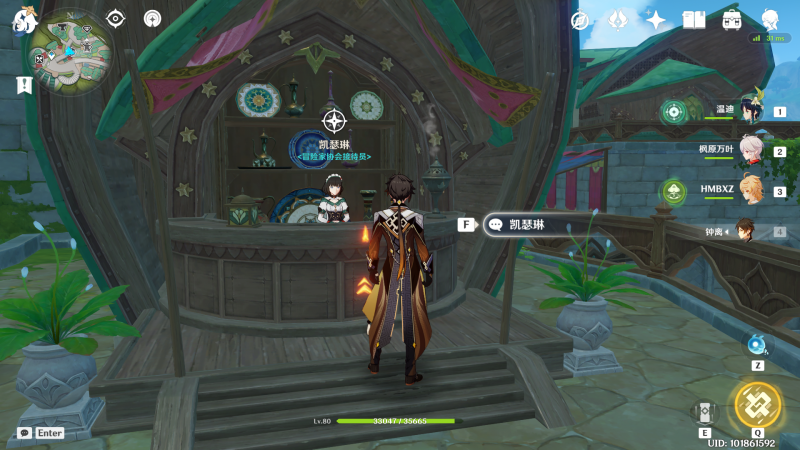The image size is (800, 450).
Task: Open the chat box speech bubble
Action: pyautogui.click(x=24, y=433)
